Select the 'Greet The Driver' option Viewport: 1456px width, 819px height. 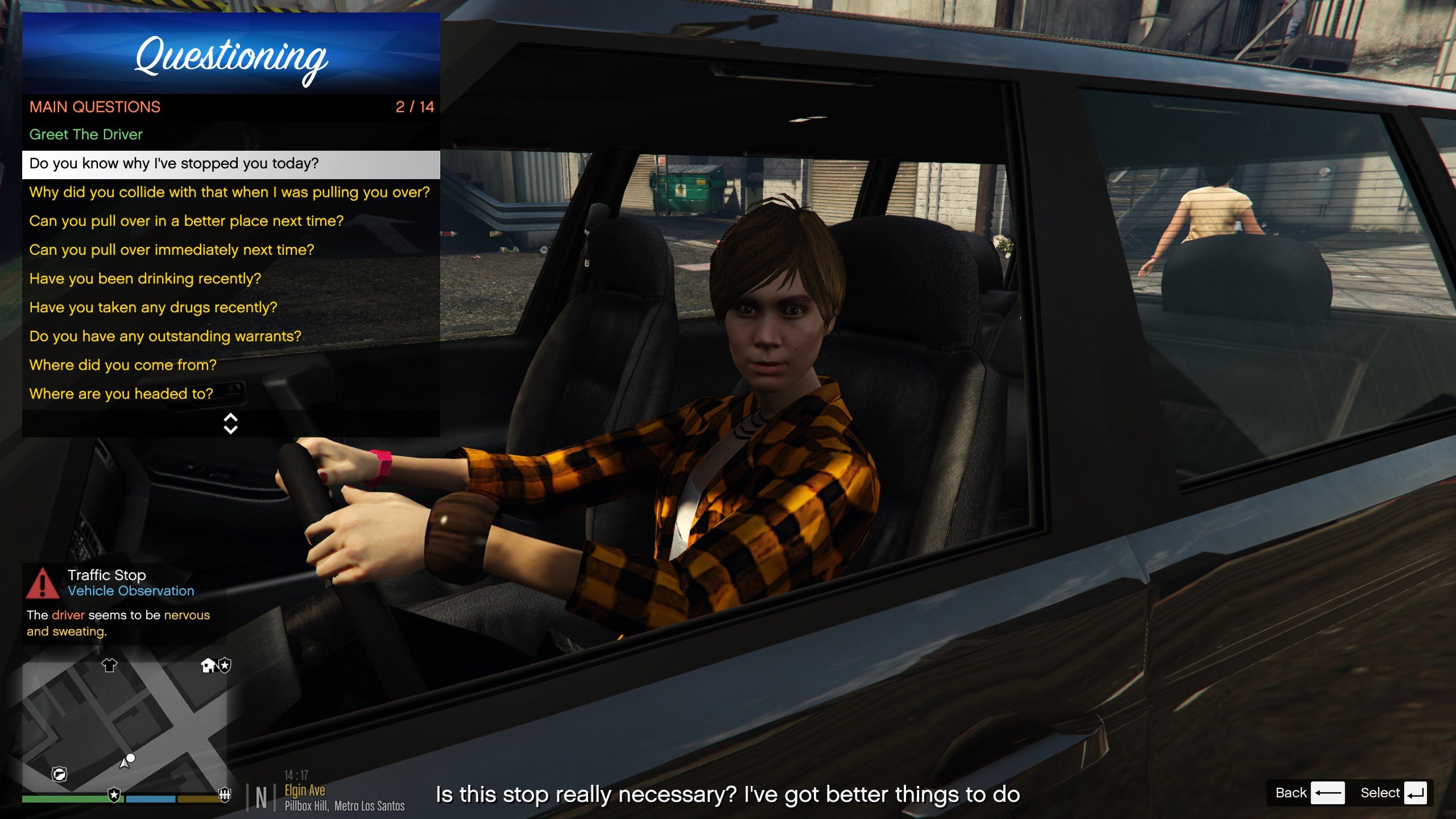click(86, 135)
